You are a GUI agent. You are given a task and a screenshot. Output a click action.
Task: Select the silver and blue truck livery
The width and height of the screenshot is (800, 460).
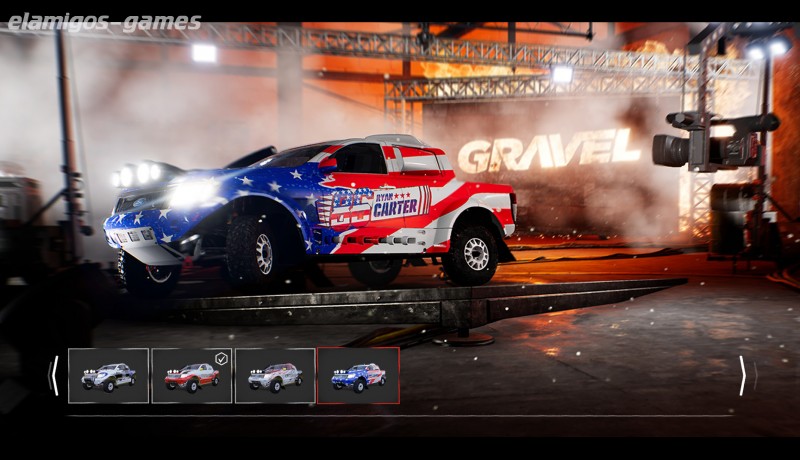tap(108, 376)
